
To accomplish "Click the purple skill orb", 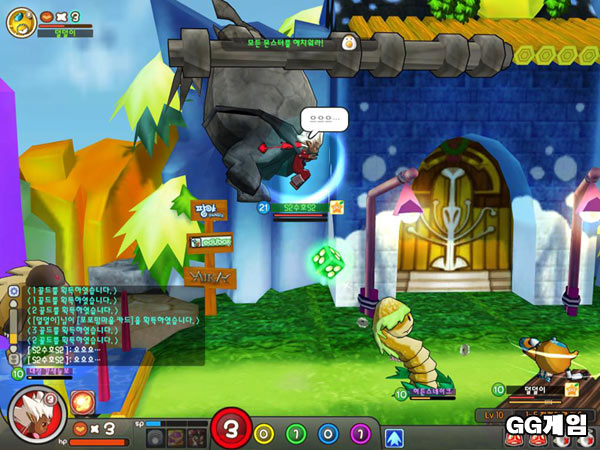I will 360,435.
